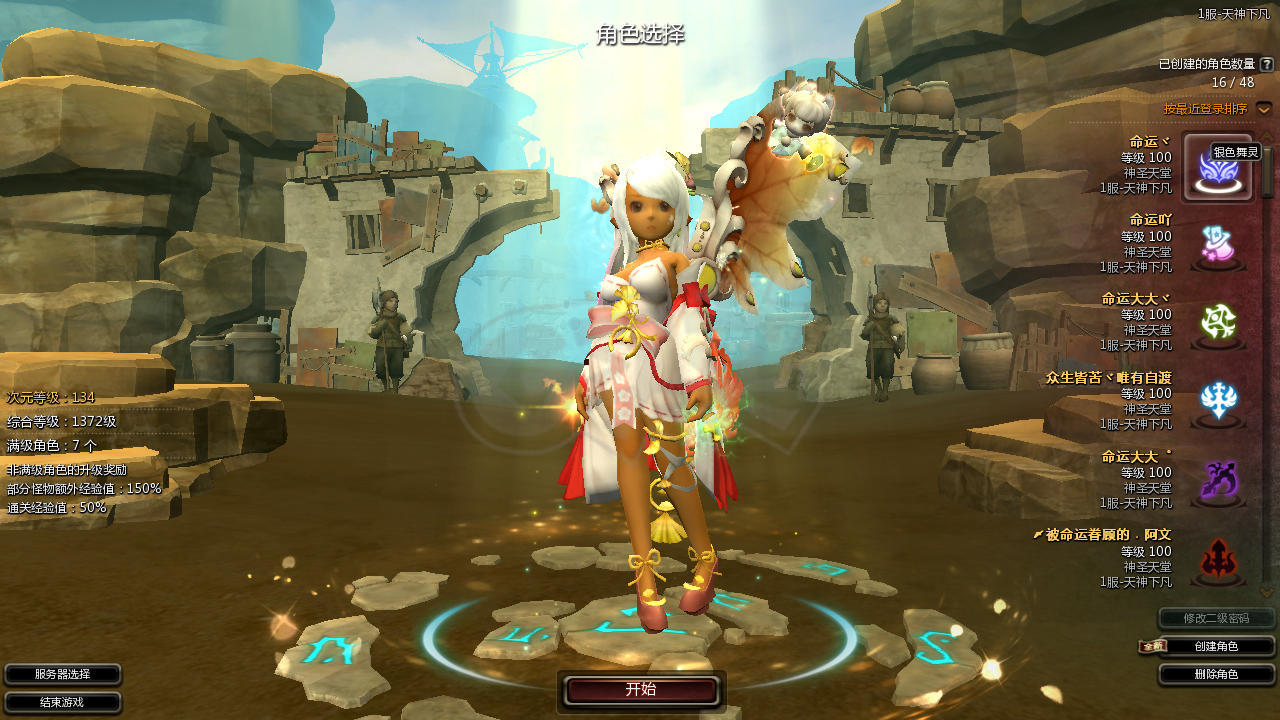Open the 服务器选择 server selection

[x=63, y=675]
